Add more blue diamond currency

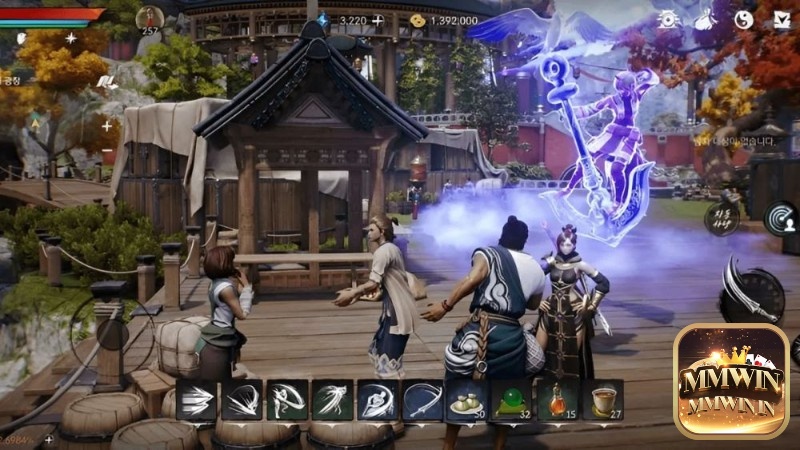click(x=377, y=20)
